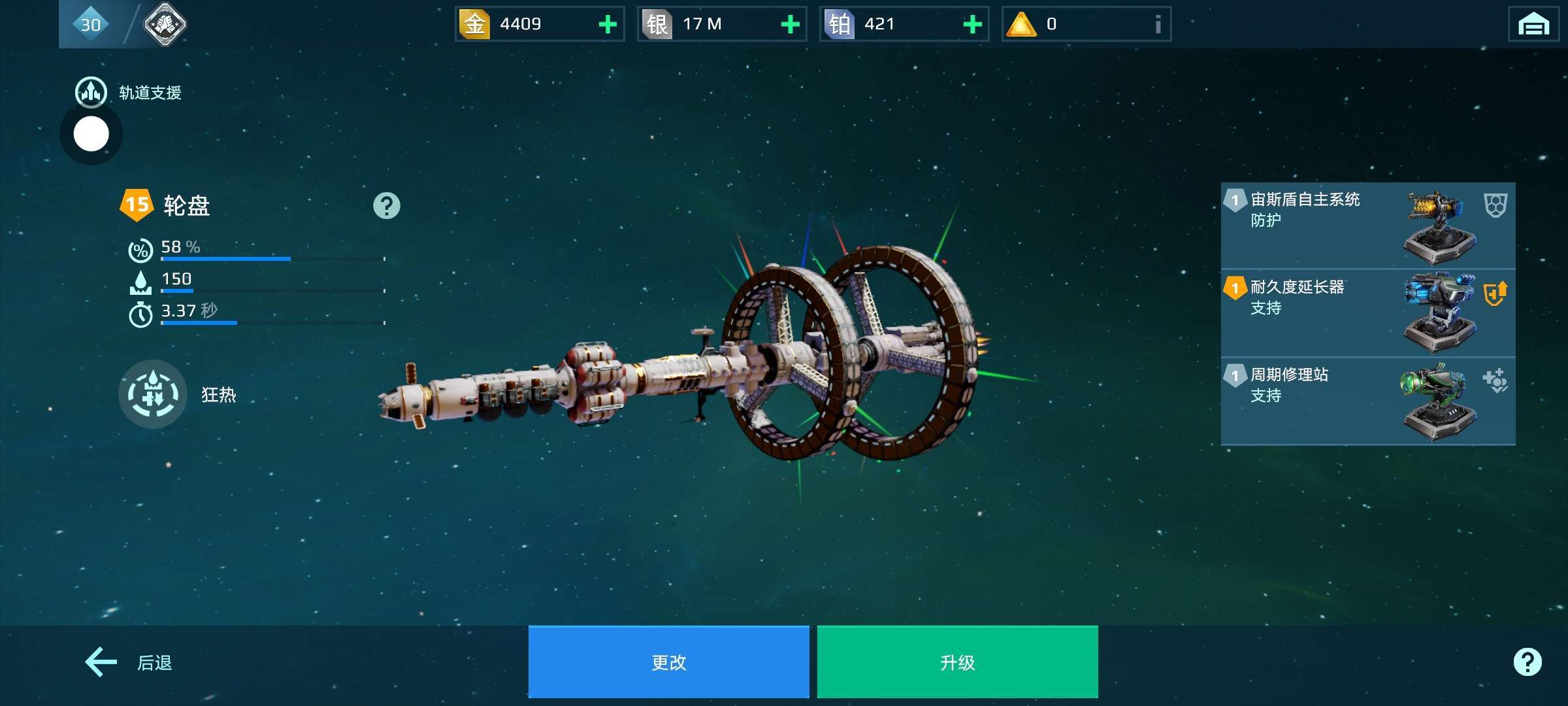Open the clan fist emblem
This screenshot has width=1568, height=706.
click(165, 25)
